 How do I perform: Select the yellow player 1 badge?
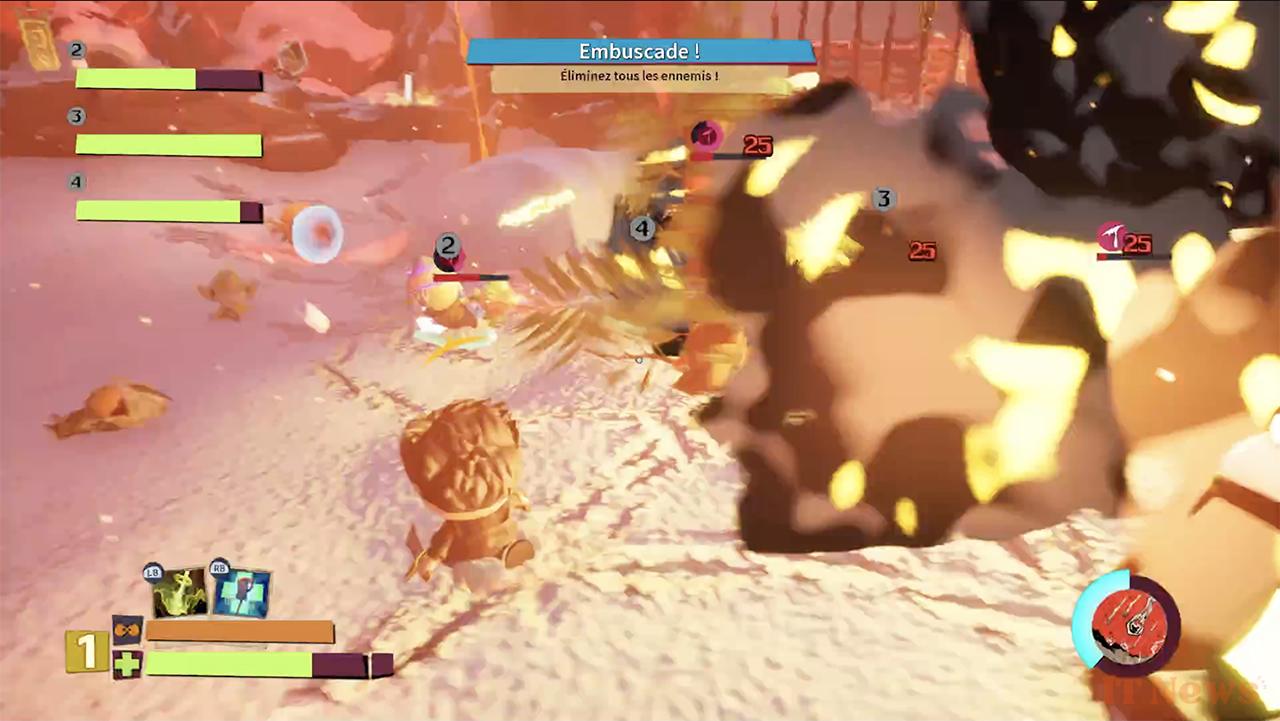click(87, 652)
